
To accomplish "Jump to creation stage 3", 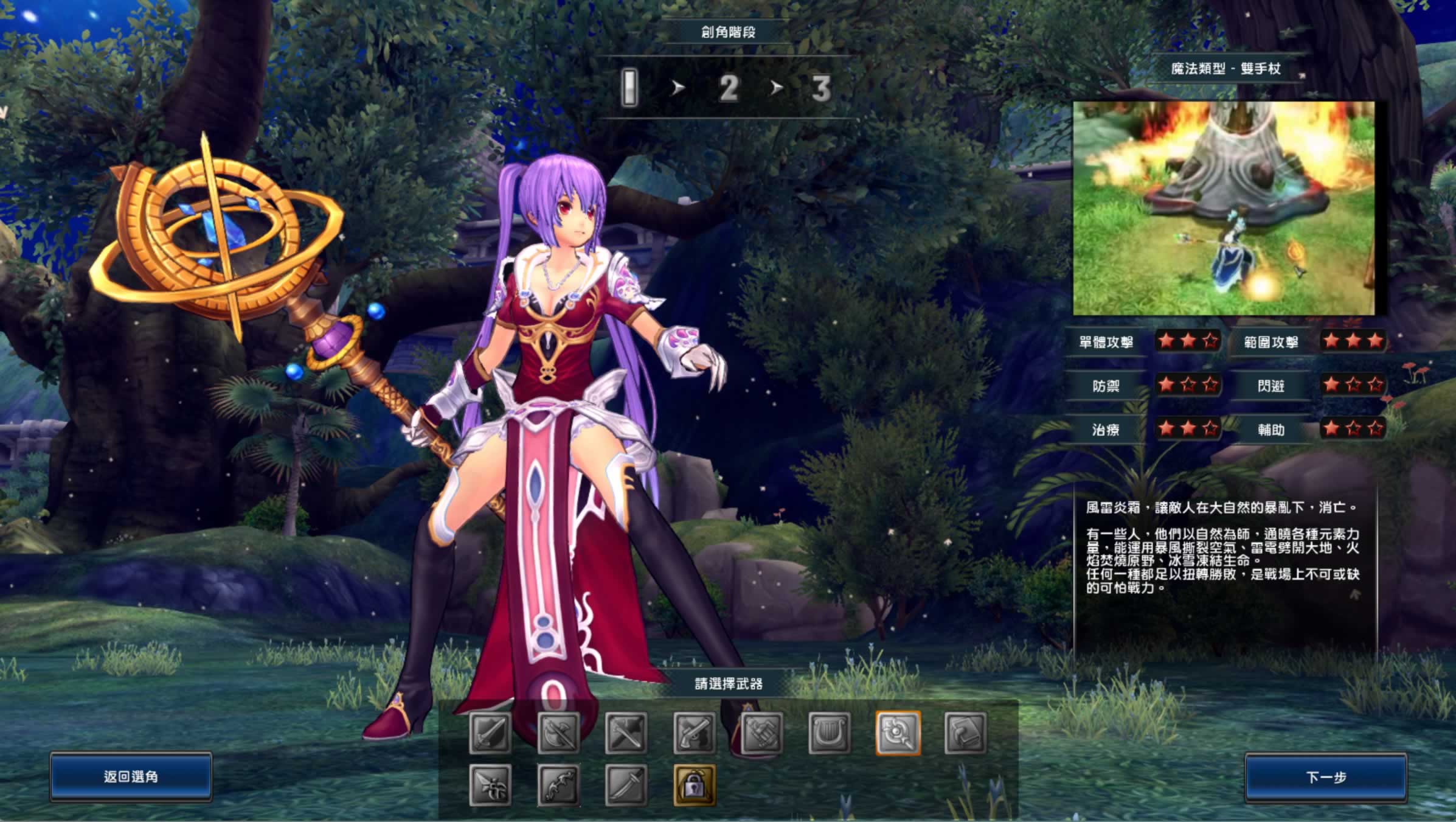I will click(x=821, y=89).
